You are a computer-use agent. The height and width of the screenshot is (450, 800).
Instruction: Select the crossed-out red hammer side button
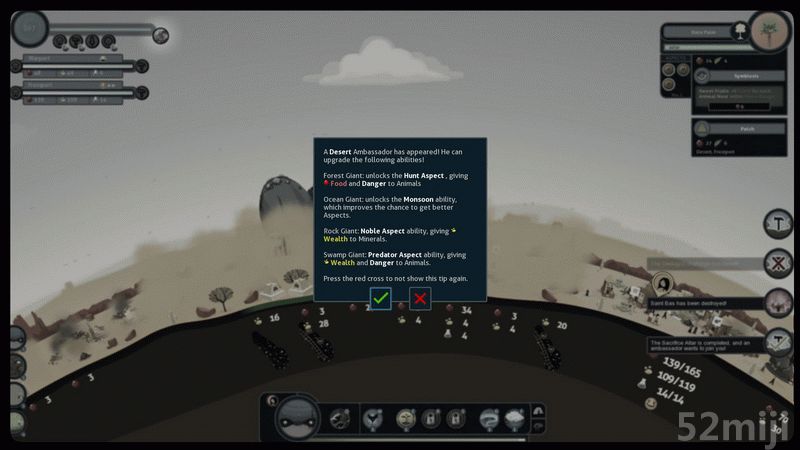[777, 263]
